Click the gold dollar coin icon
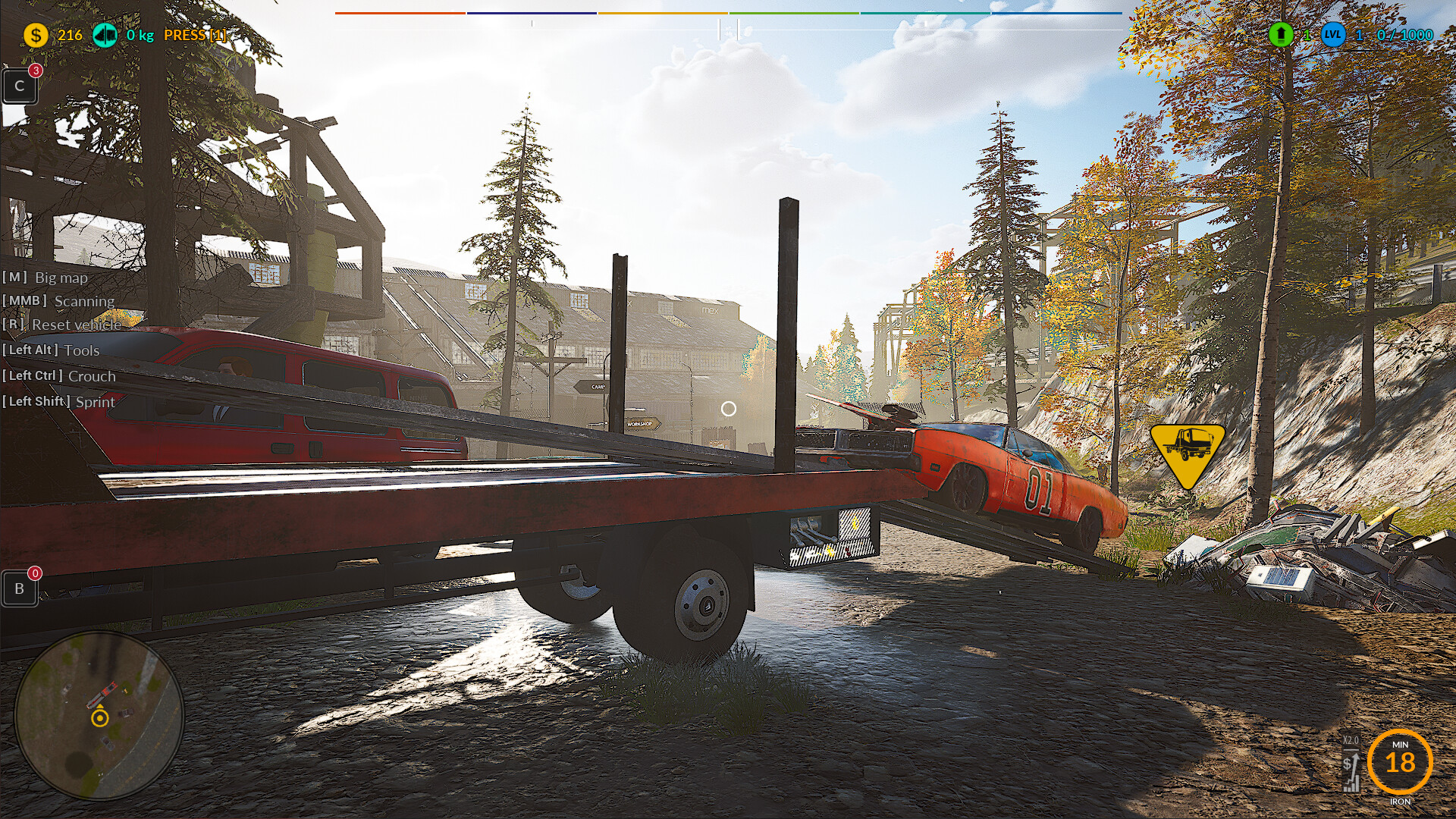The width and height of the screenshot is (1456, 819). pos(36,35)
